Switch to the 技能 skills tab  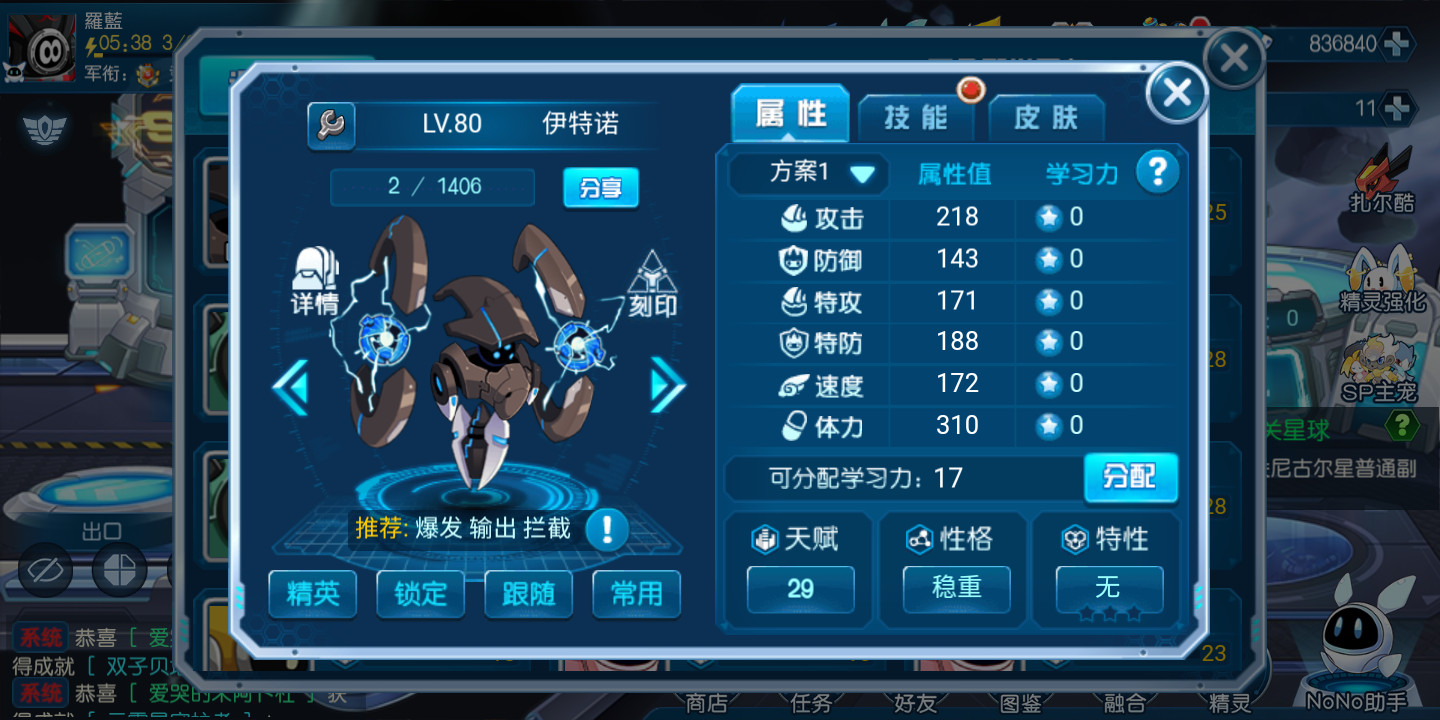click(915, 118)
